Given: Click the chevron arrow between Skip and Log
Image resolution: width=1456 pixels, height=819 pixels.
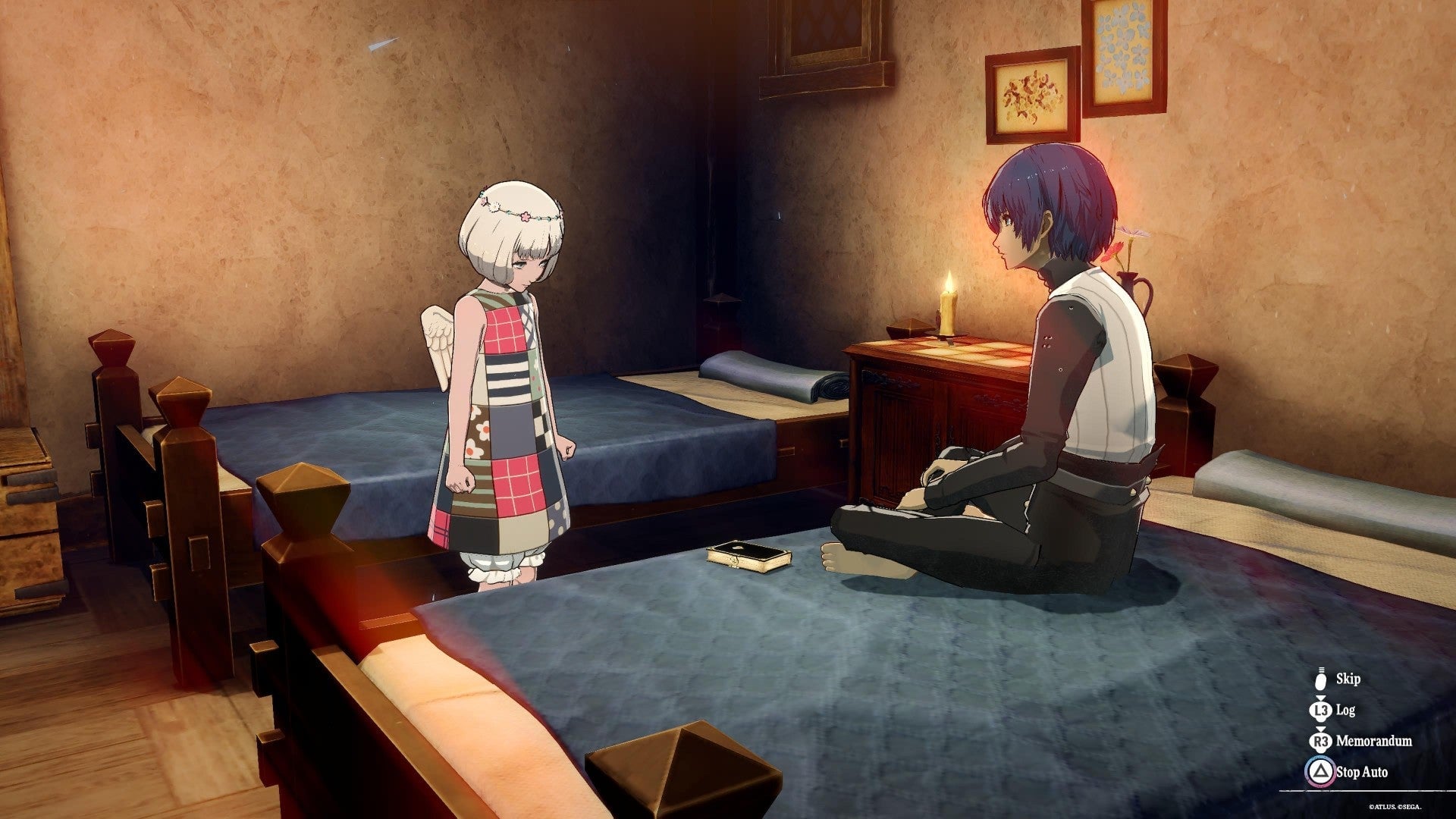Looking at the screenshot, I should pos(1321,698).
